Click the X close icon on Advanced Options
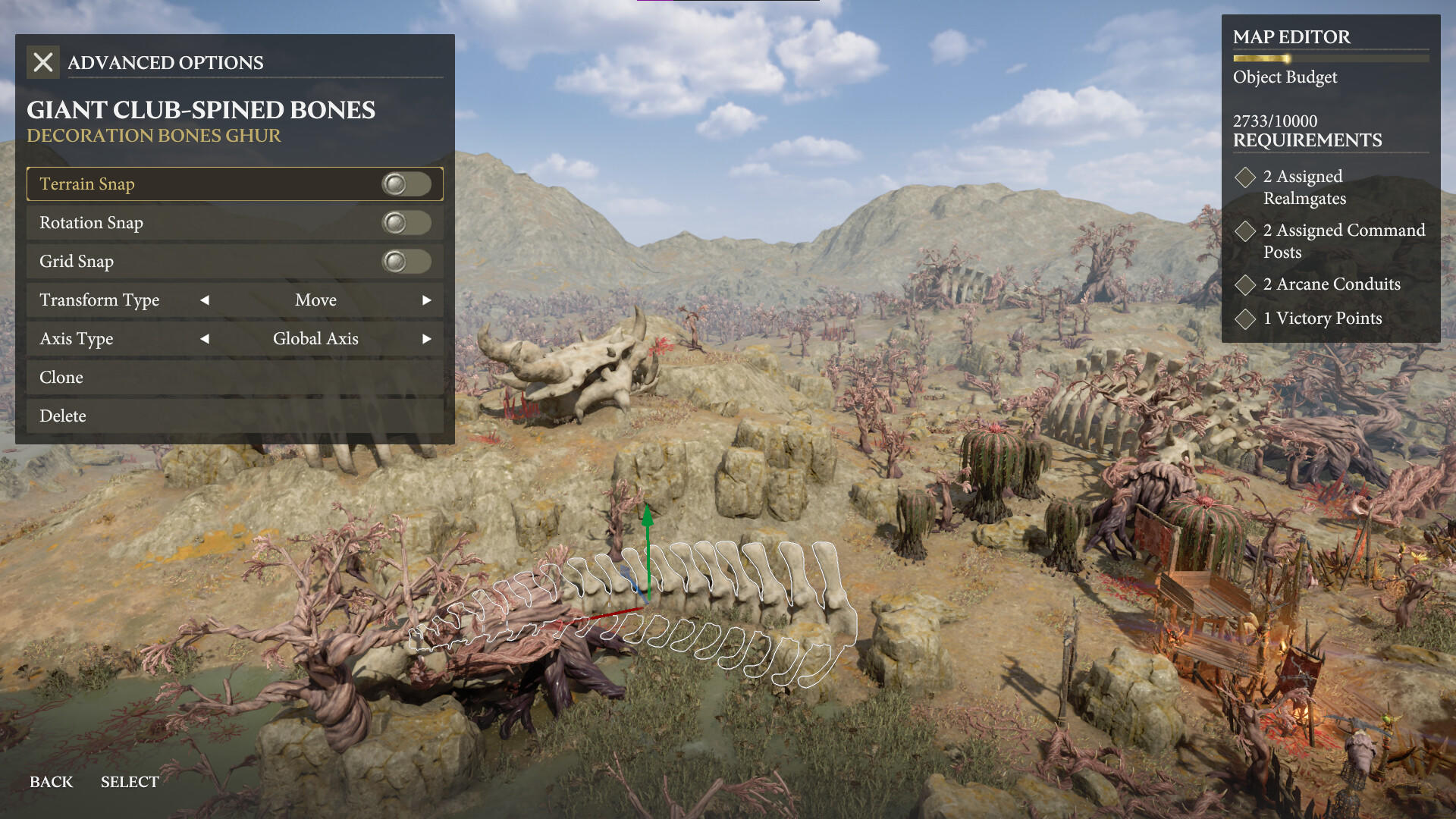 click(x=43, y=62)
